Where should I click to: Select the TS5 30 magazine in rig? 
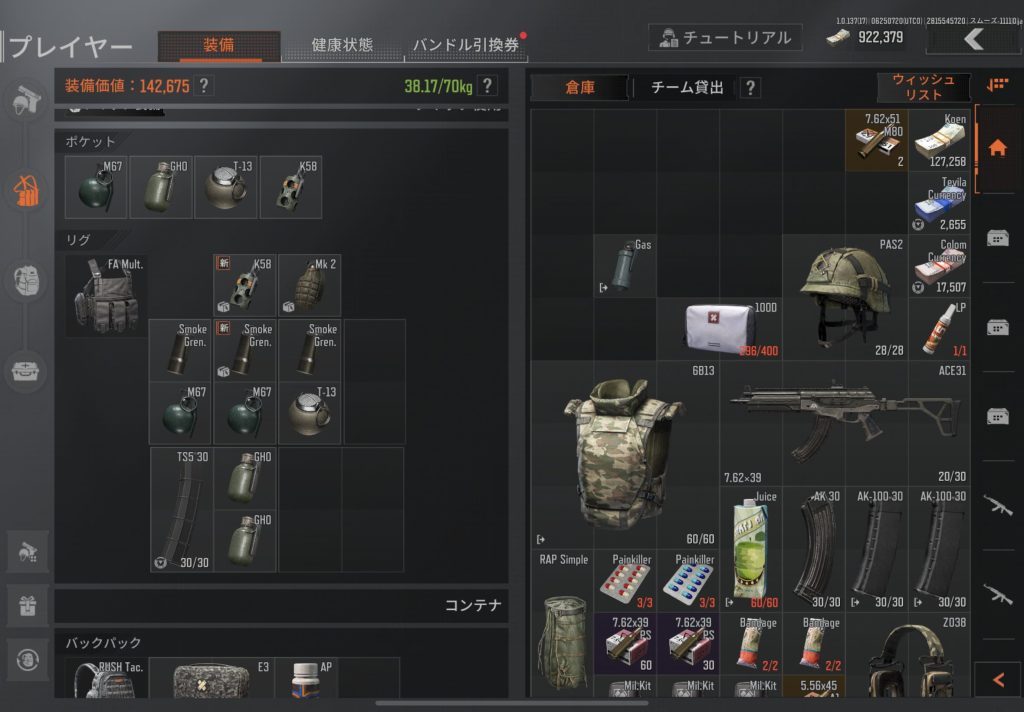point(181,509)
